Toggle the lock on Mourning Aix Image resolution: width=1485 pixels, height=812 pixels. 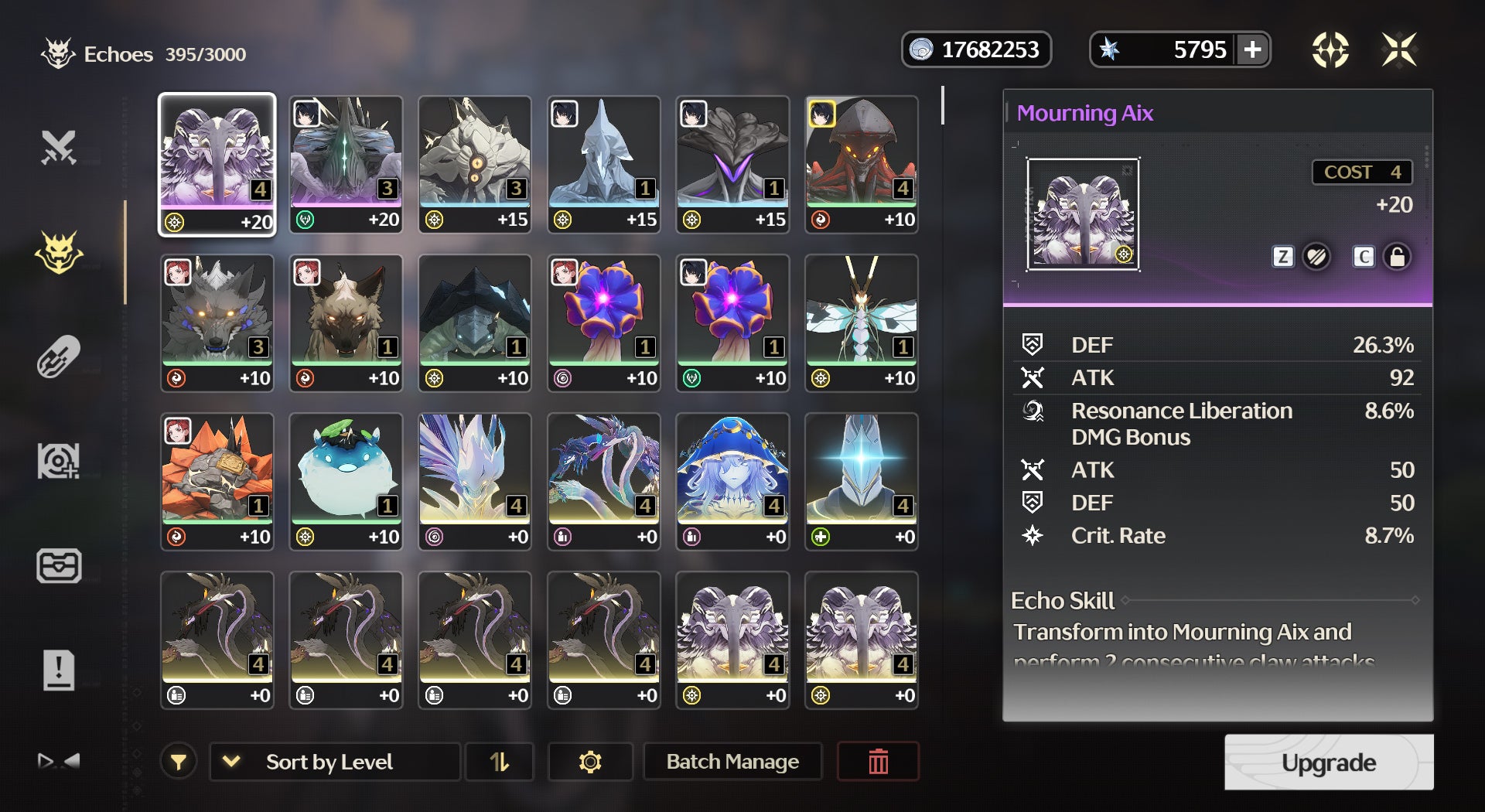coord(1397,257)
